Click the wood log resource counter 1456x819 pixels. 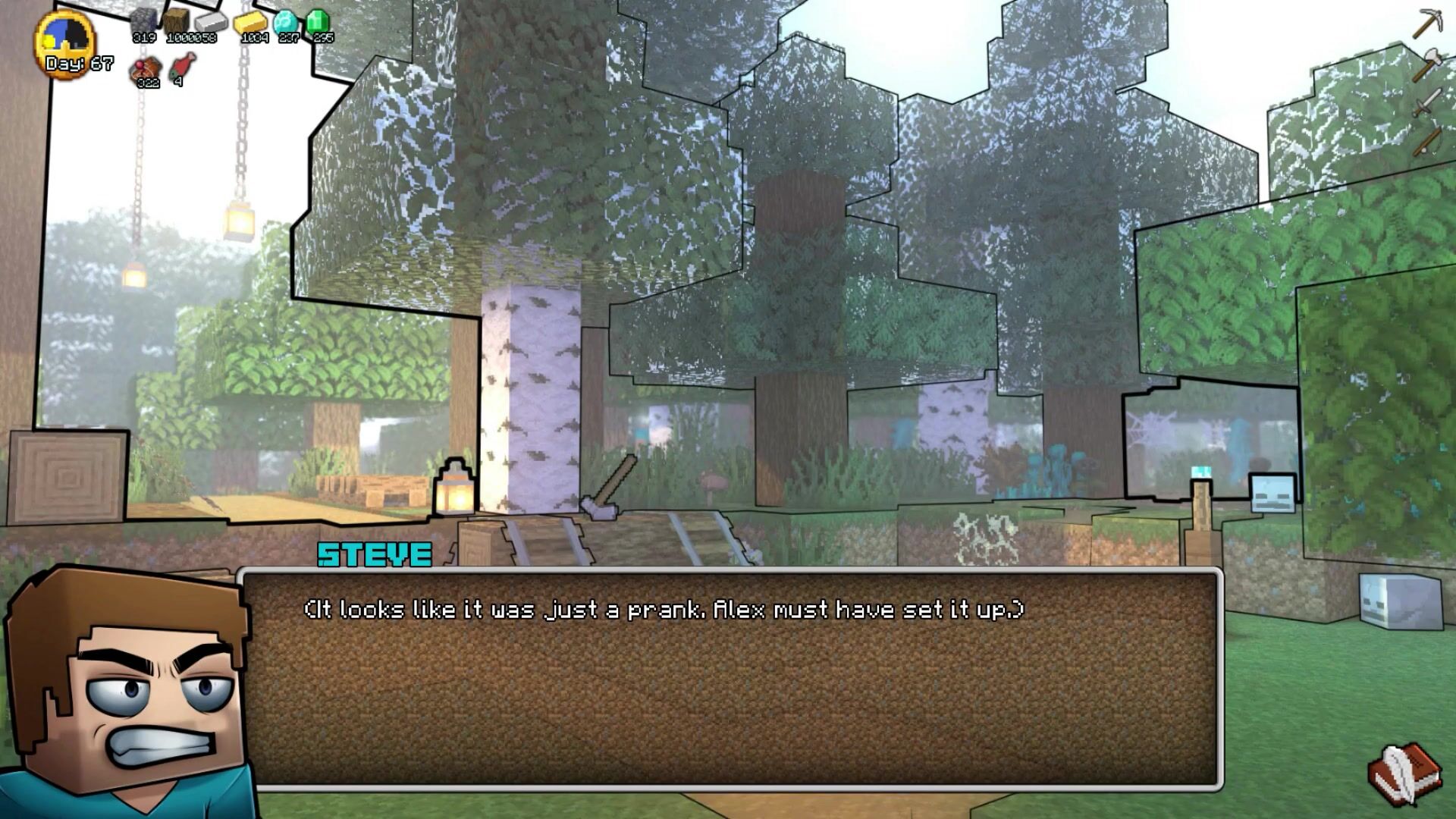(177, 20)
